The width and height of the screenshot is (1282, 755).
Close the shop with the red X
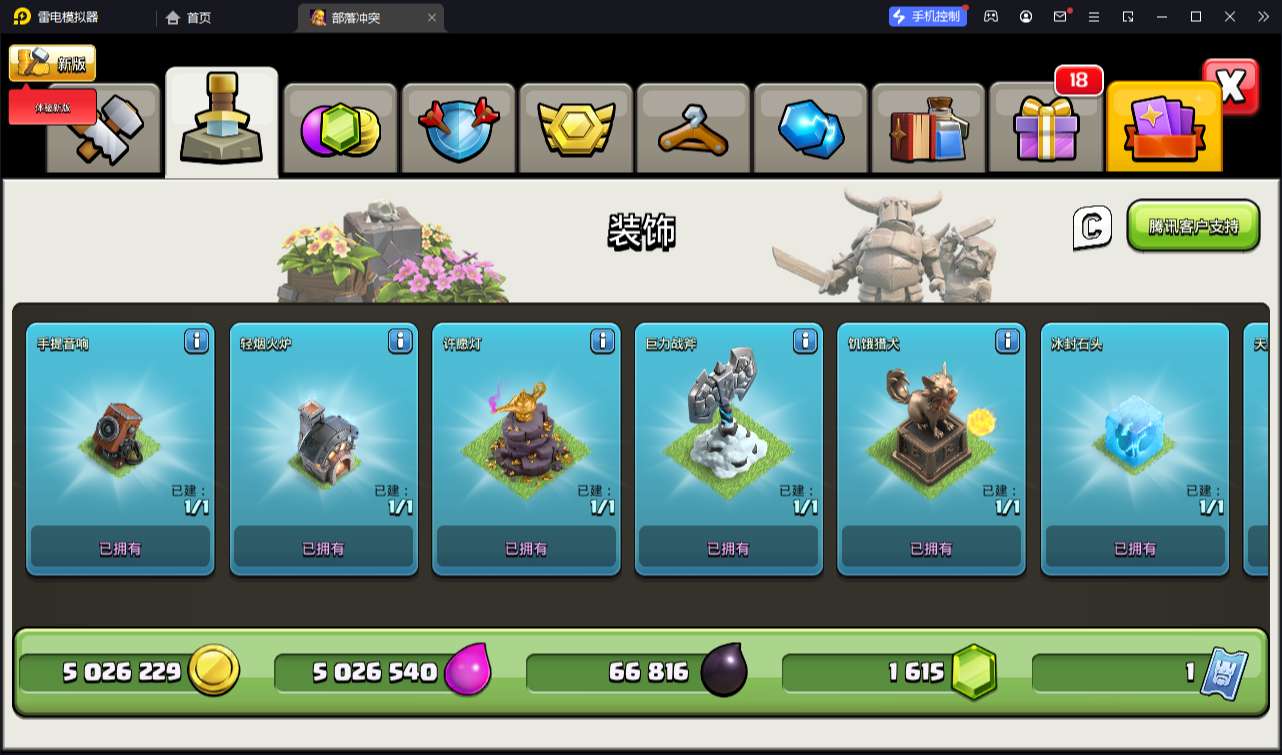(1231, 87)
